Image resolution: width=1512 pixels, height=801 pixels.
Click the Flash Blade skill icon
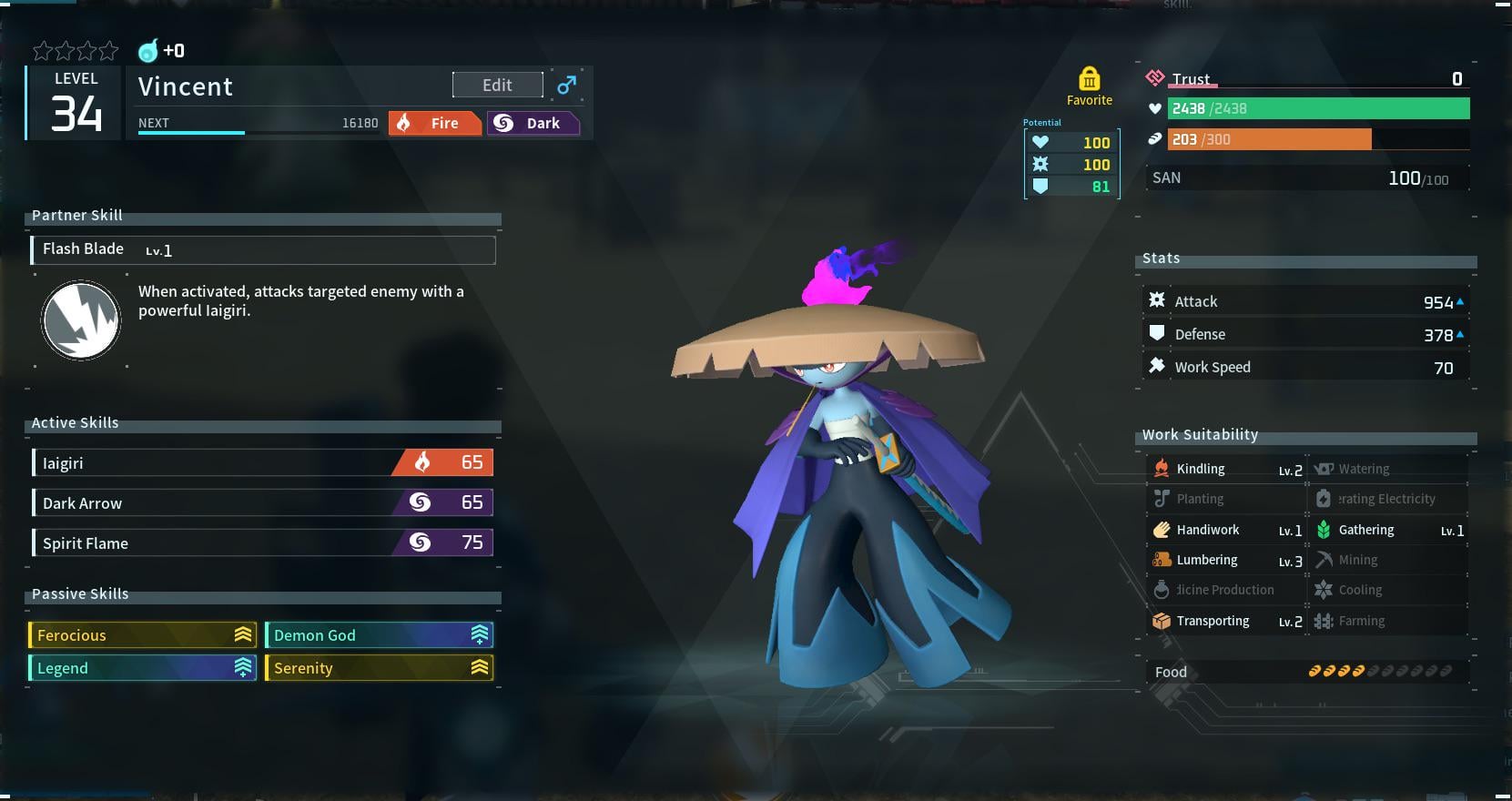(x=81, y=320)
